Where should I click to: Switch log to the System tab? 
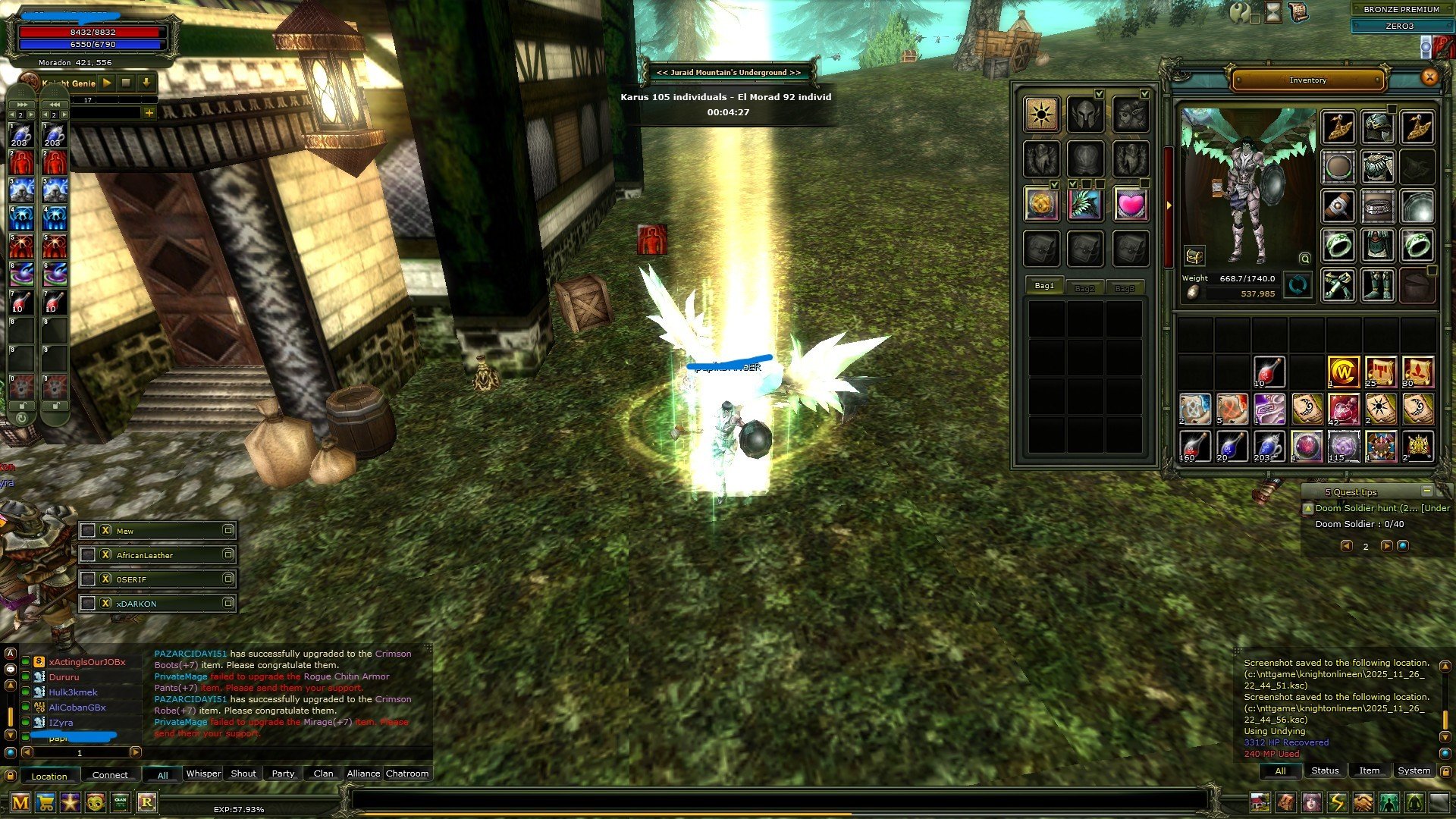pyautogui.click(x=1414, y=771)
